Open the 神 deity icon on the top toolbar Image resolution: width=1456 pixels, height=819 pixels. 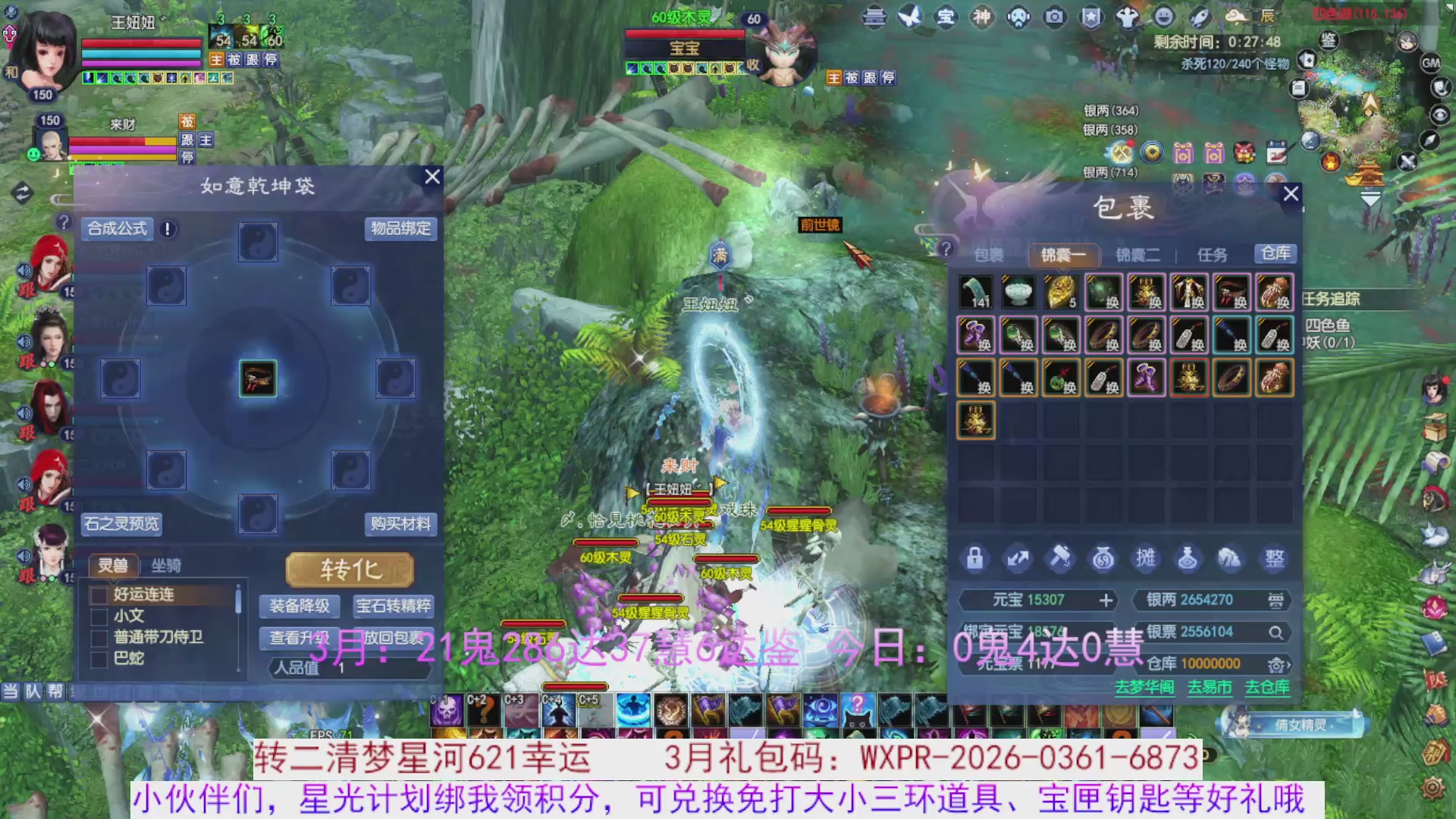tap(983, 17)
